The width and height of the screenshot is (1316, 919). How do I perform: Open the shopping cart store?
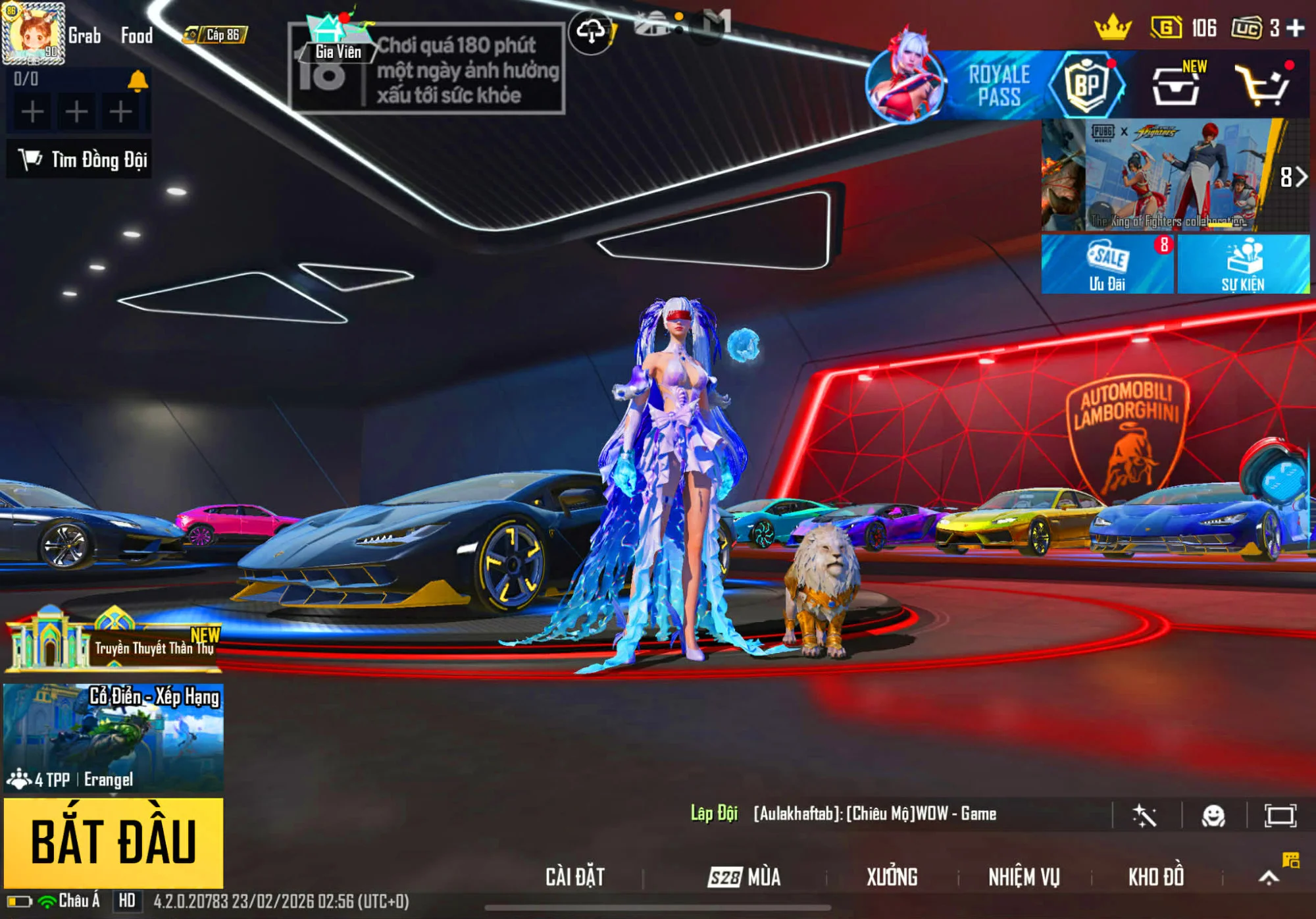[x=1261, y=86]
